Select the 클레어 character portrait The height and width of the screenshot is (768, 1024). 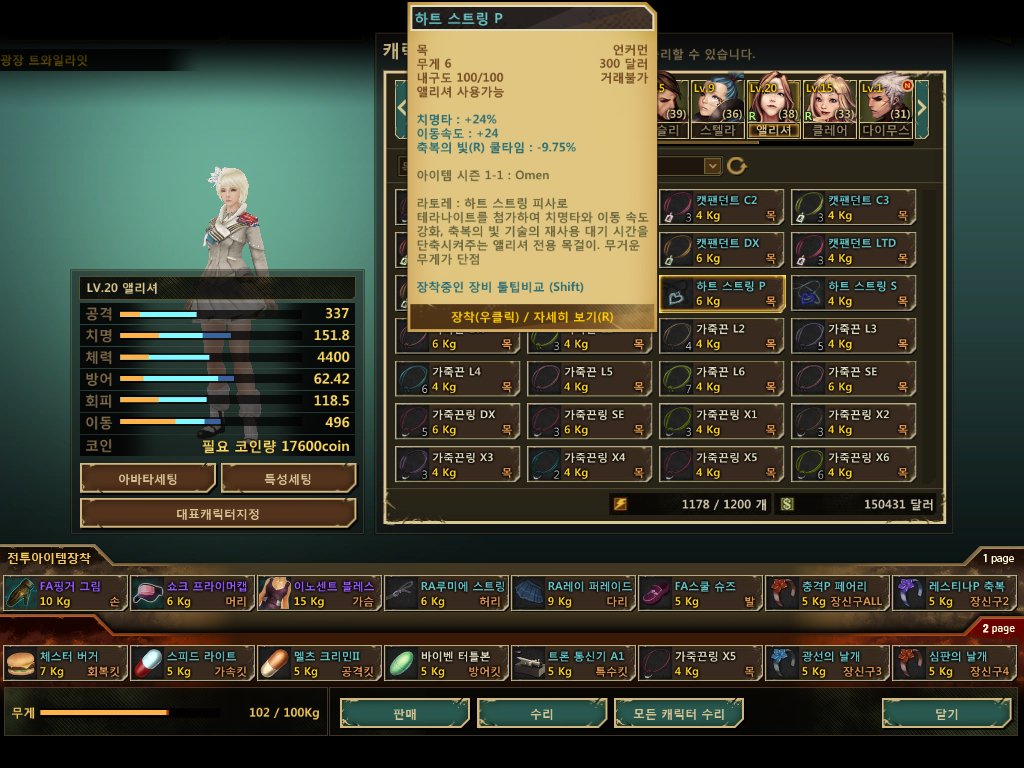[830, 105]
